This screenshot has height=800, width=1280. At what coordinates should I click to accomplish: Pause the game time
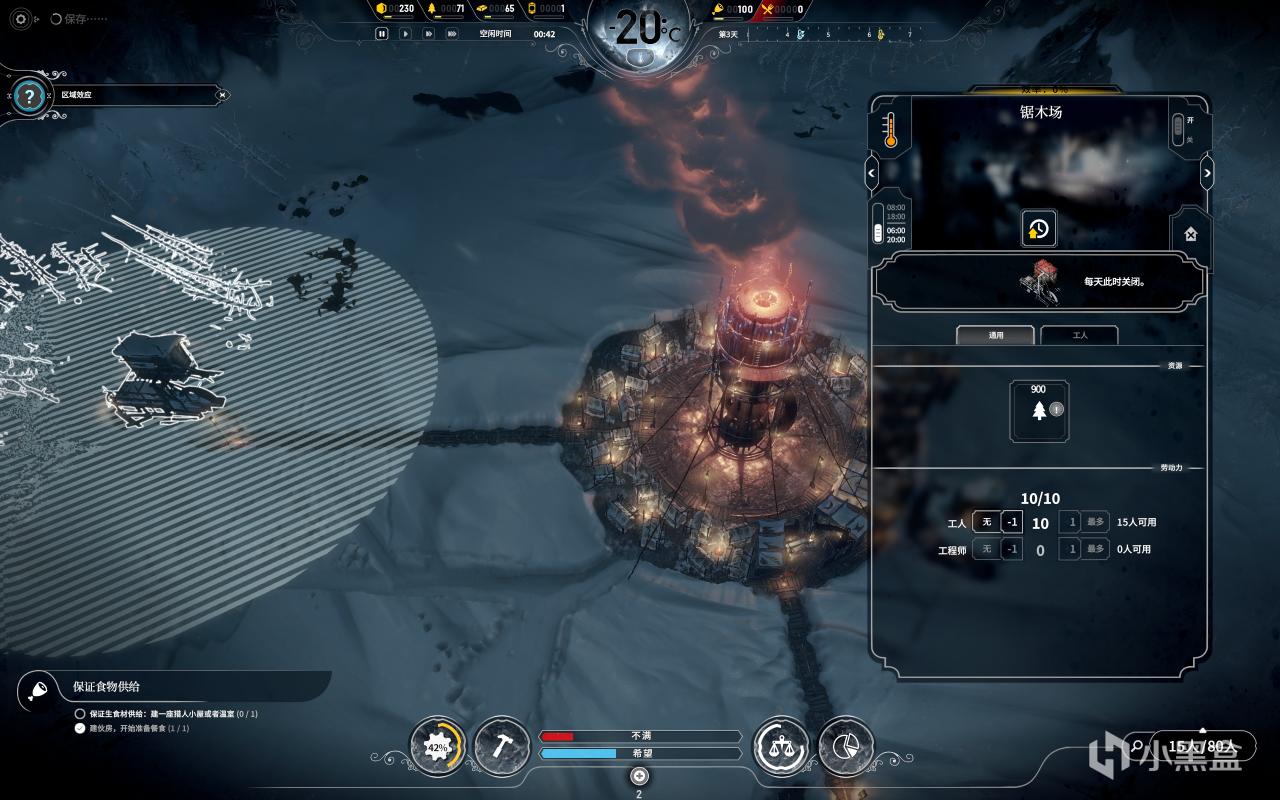pos(381,33)
